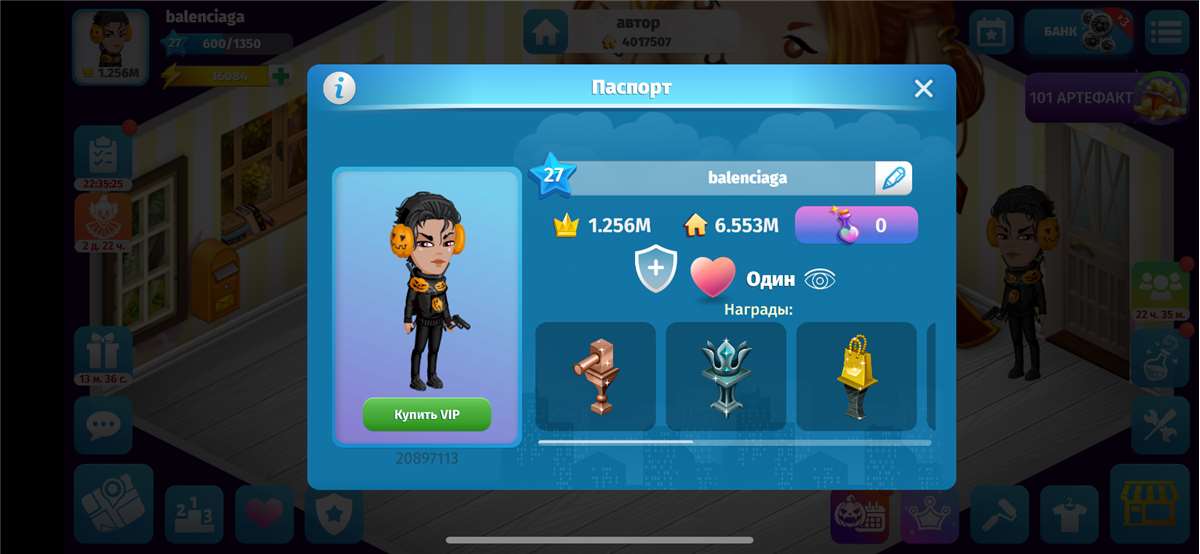1200x554 pixels.
Task: Open the purple potion counter
Action: [856, 225]
